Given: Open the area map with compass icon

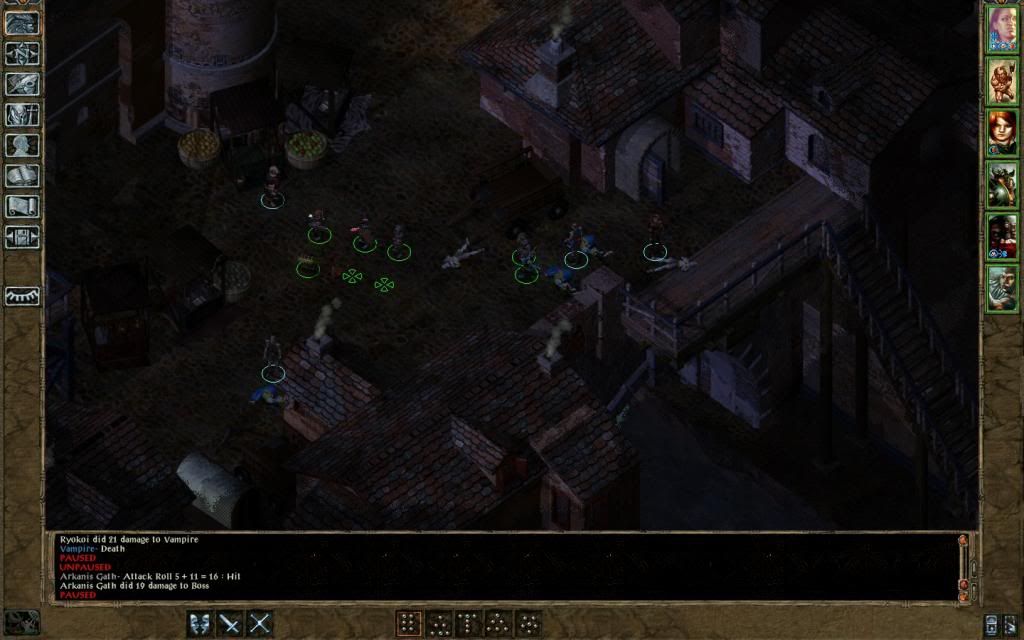Looking at the screenshot, I should click(22, 53).
